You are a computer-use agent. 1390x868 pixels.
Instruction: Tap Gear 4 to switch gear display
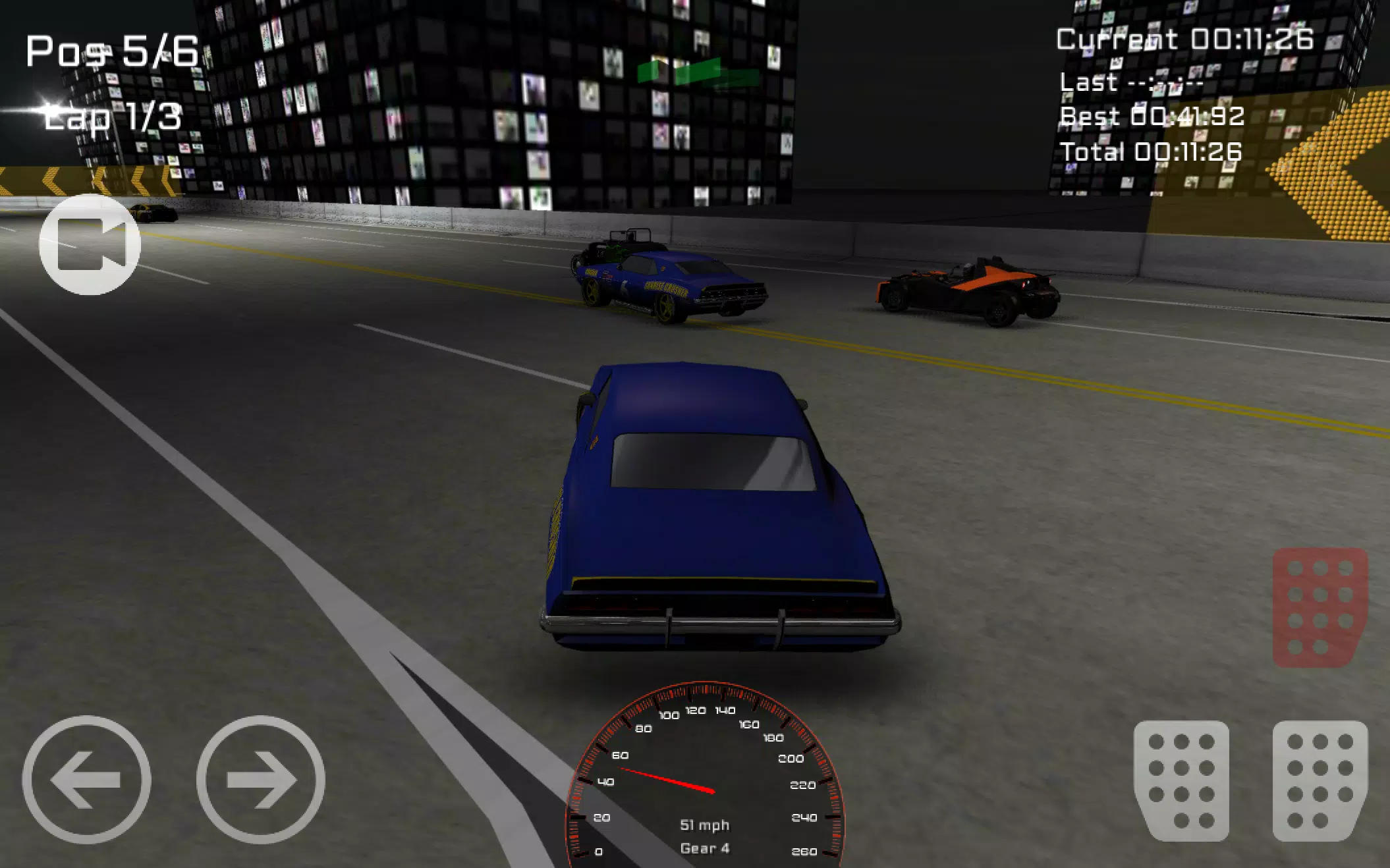click(x=706, y=848)
